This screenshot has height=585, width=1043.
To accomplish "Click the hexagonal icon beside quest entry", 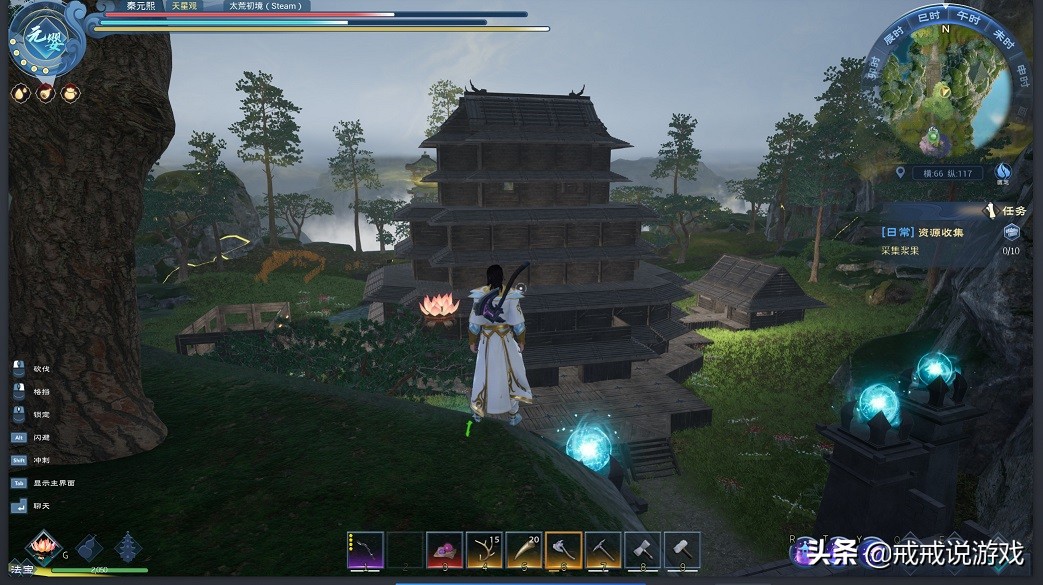I will pos(1011,232).
